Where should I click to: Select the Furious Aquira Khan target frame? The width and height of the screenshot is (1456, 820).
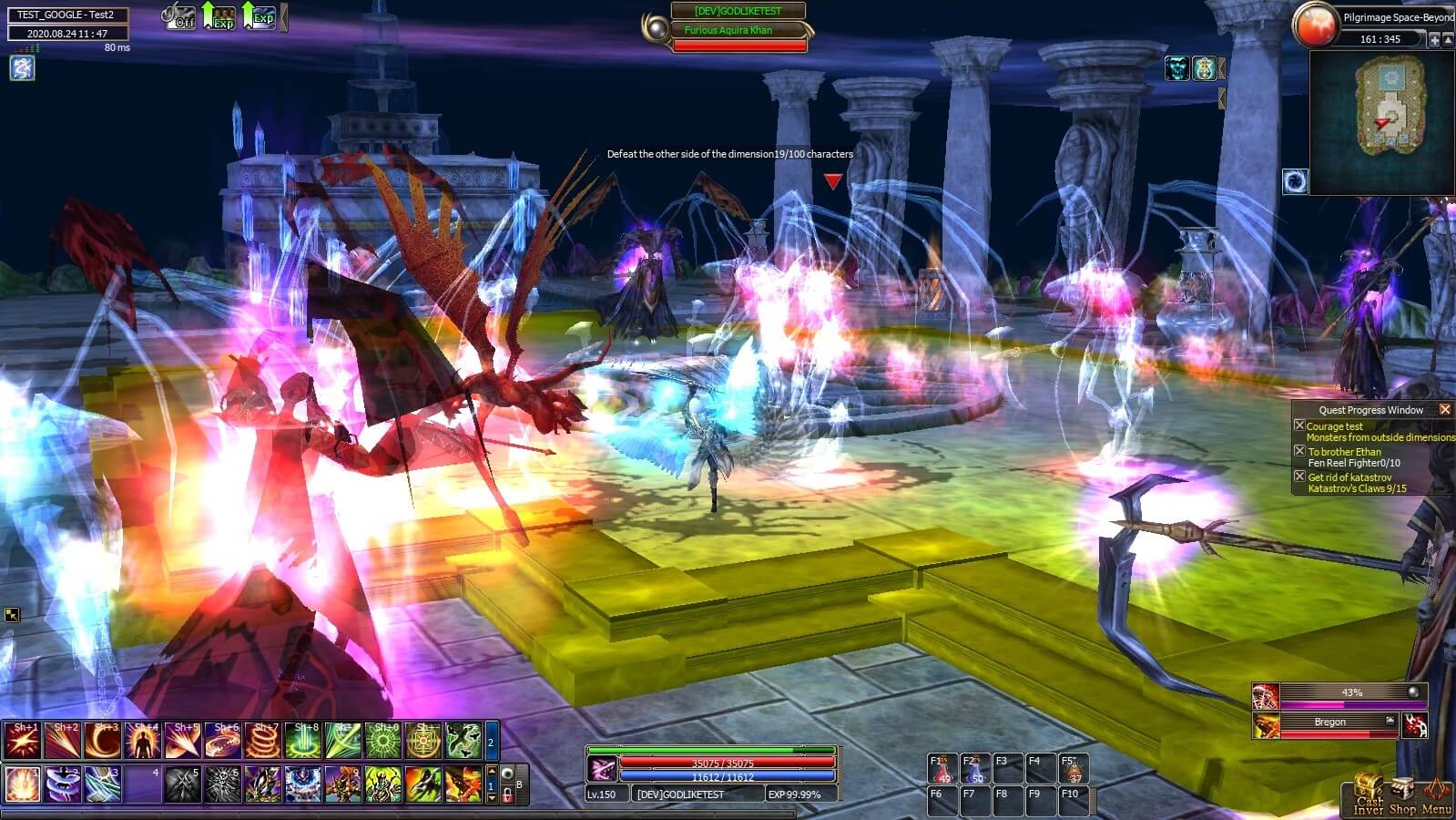(x=738, y=31)
